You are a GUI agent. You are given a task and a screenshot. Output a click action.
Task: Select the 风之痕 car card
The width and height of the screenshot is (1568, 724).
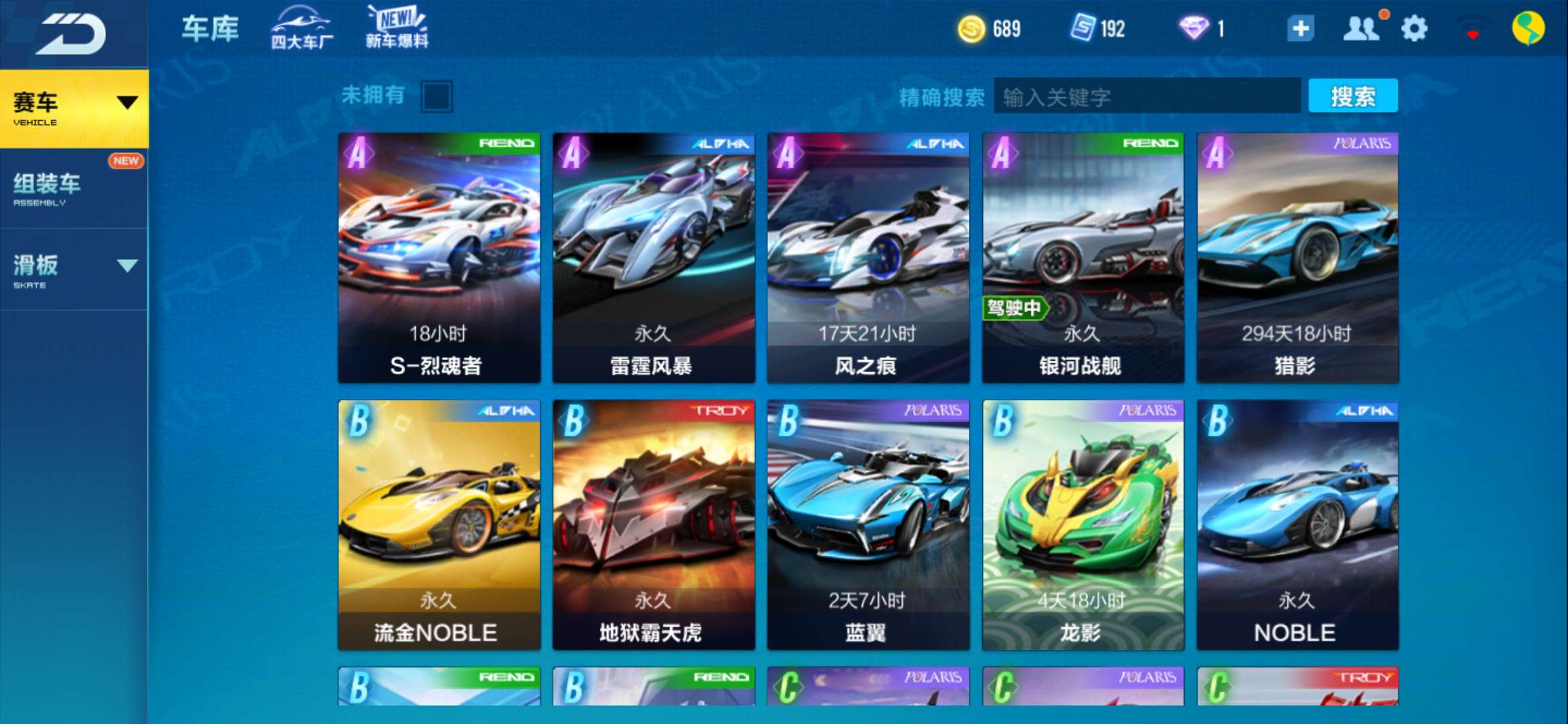click(868, 257)
